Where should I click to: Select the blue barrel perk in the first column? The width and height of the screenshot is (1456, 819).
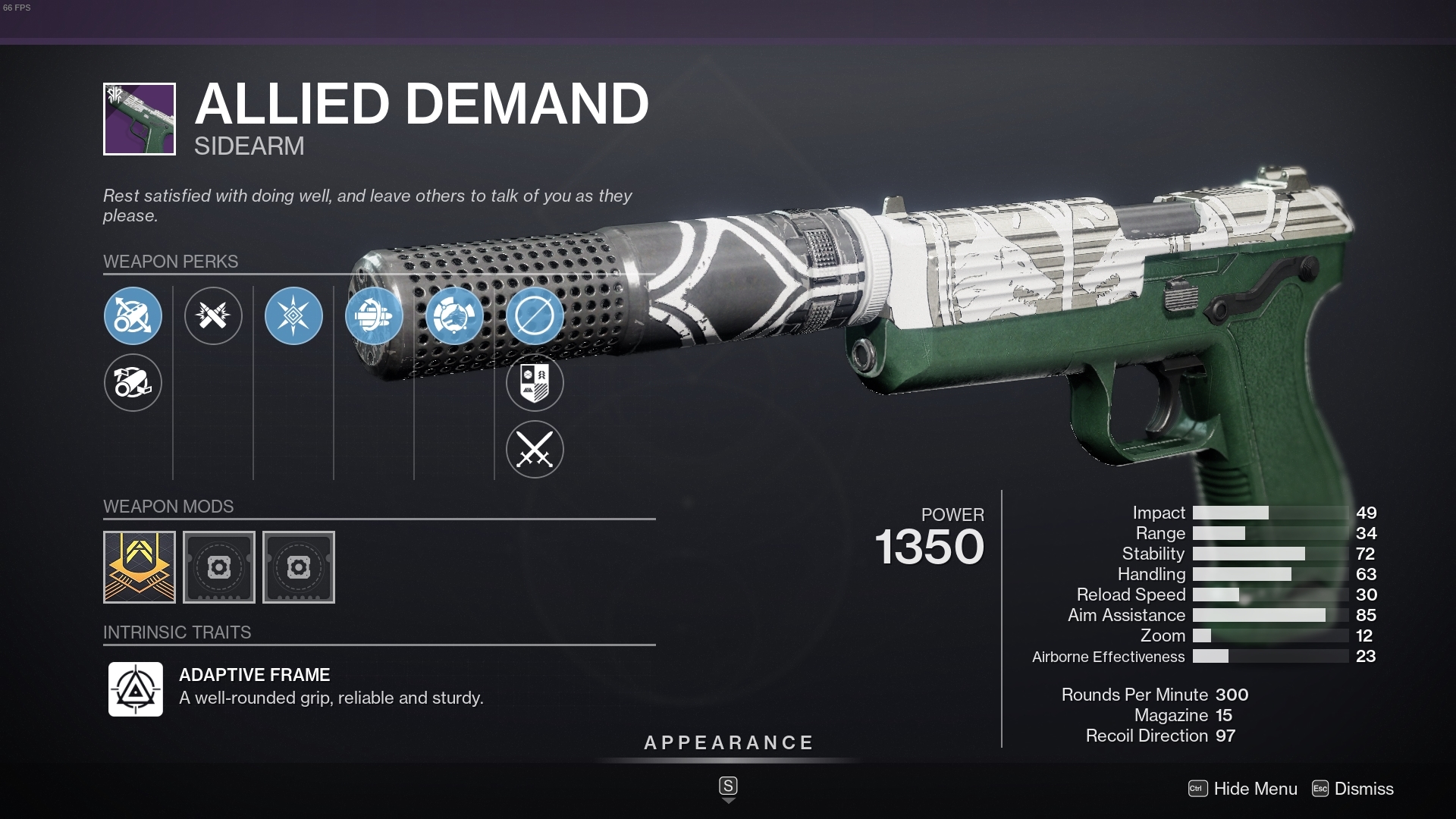[133, 316]
